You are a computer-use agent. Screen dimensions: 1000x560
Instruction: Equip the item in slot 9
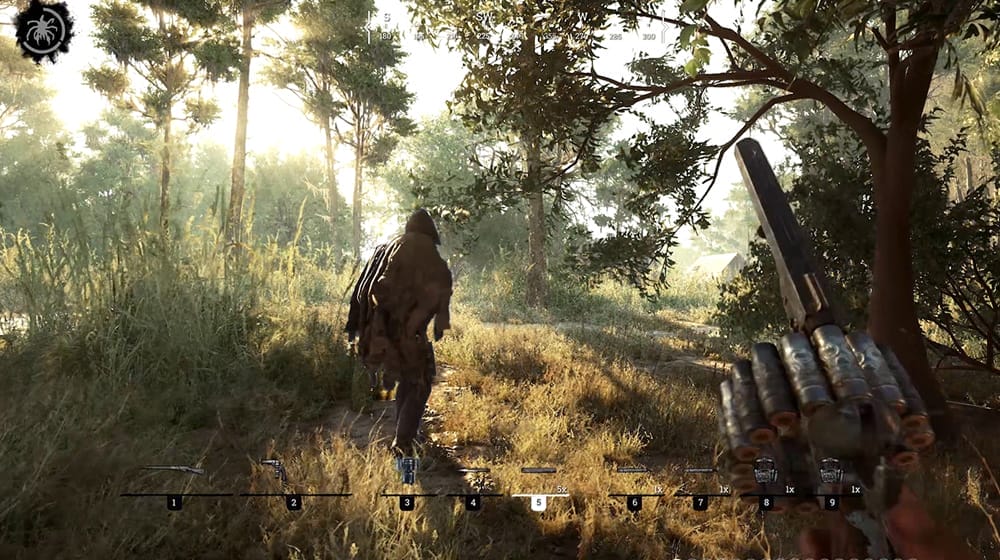tap(830, 470)
